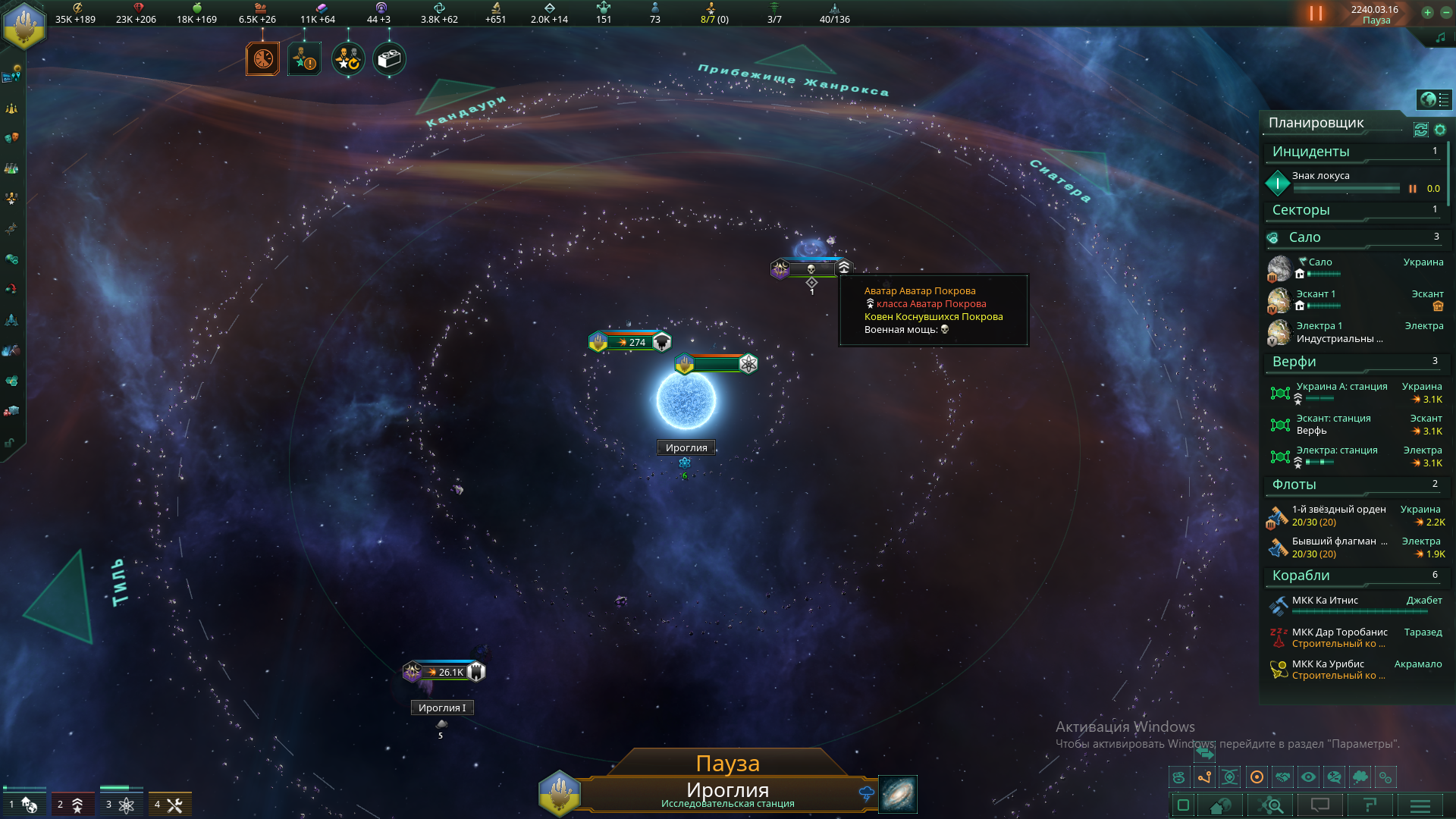Switch to the galaxy map view
Viewport: 1456px width, 819px height.
(x=898, y=794)
